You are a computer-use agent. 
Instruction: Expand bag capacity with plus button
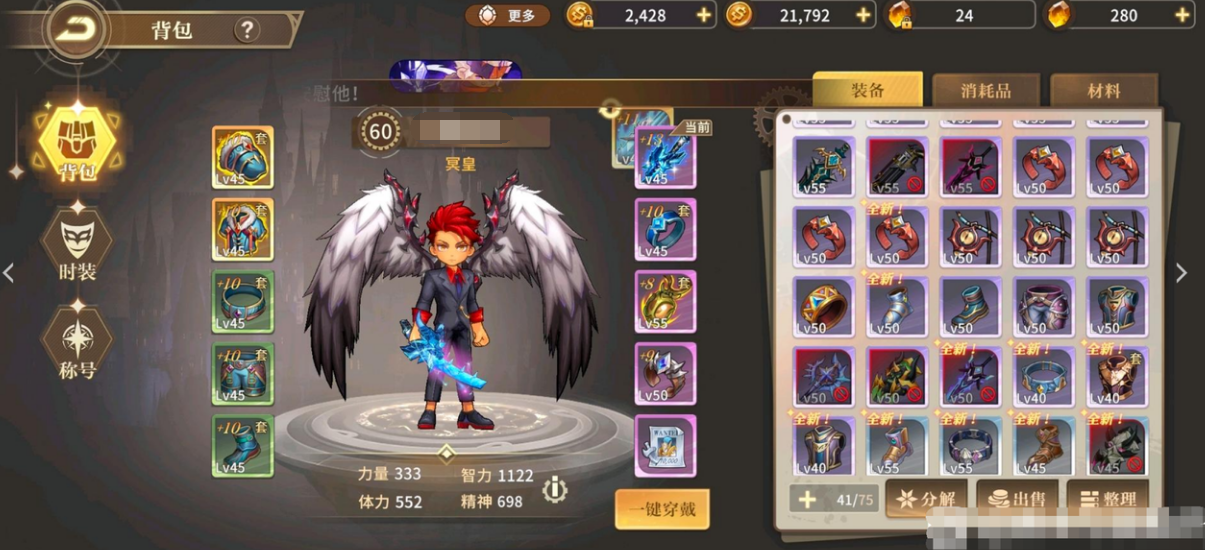pyautogui.click(x=807, y=499)
